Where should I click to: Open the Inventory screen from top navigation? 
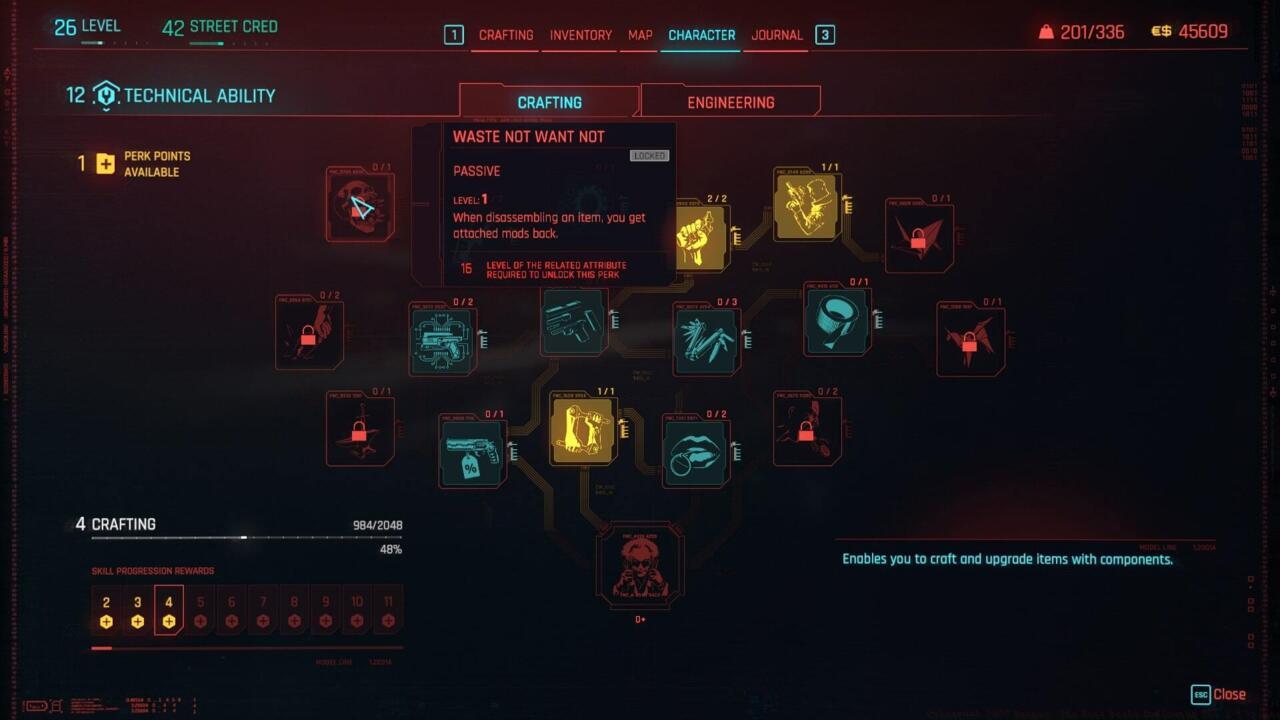580,35
